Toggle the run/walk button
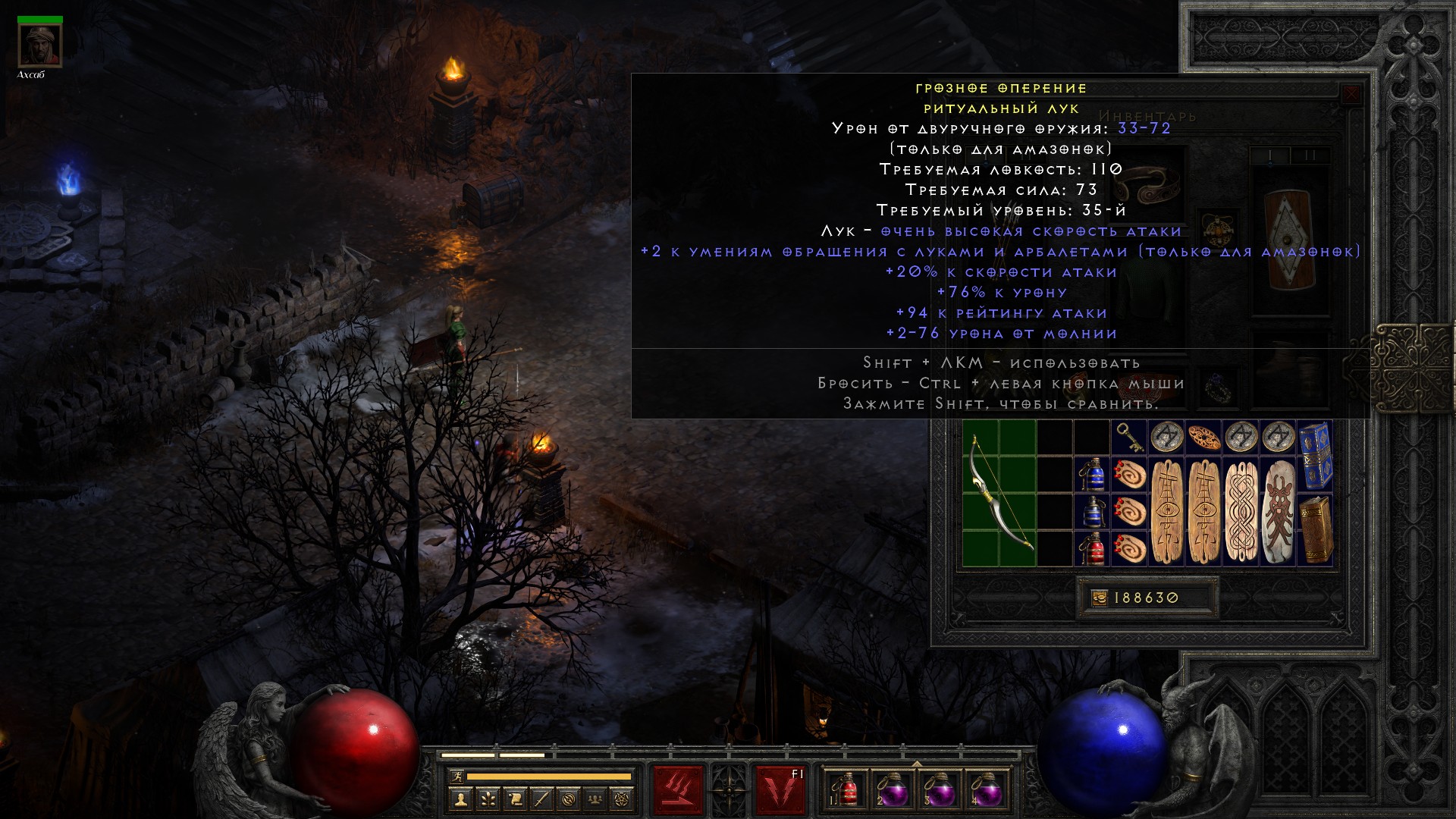The image size is (1456, 819). 456,777
